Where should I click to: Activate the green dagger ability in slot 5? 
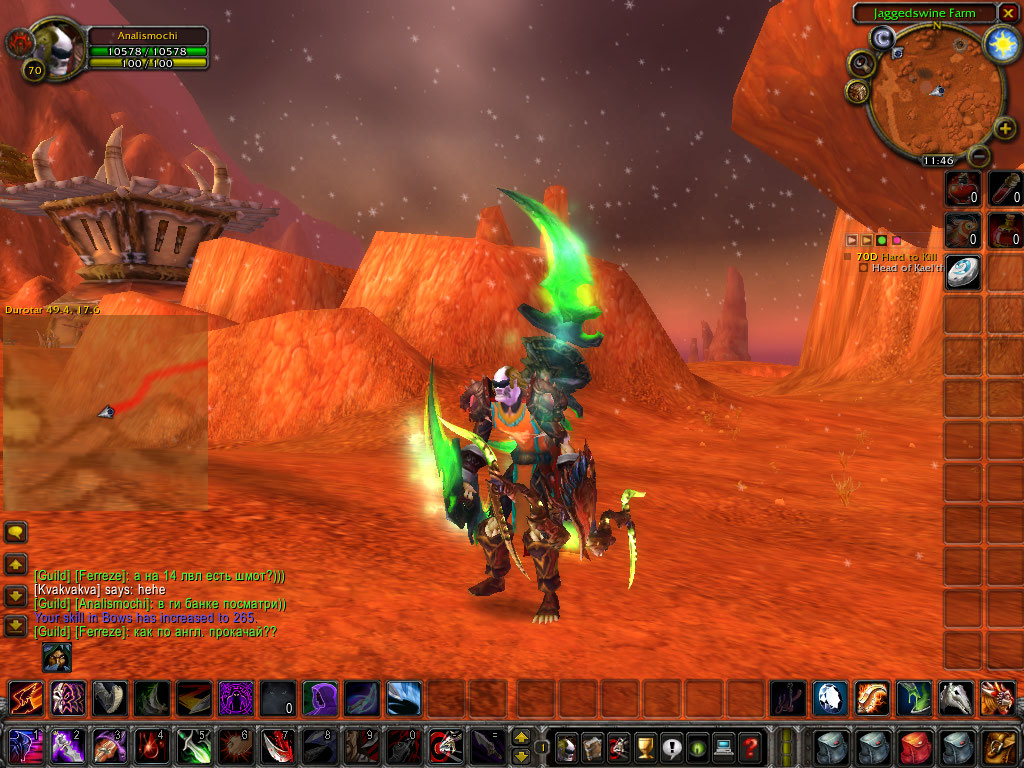(192, 746)
